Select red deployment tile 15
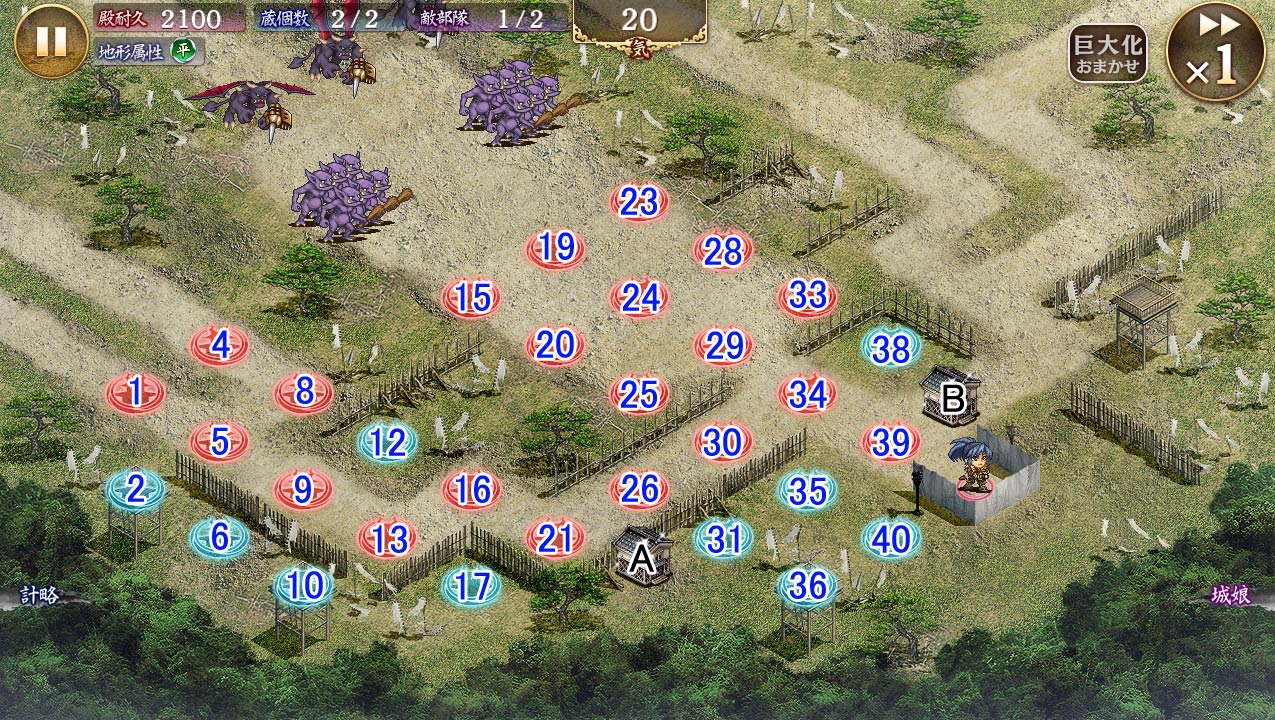The image size is (1275, 720). tap(471, 298)
